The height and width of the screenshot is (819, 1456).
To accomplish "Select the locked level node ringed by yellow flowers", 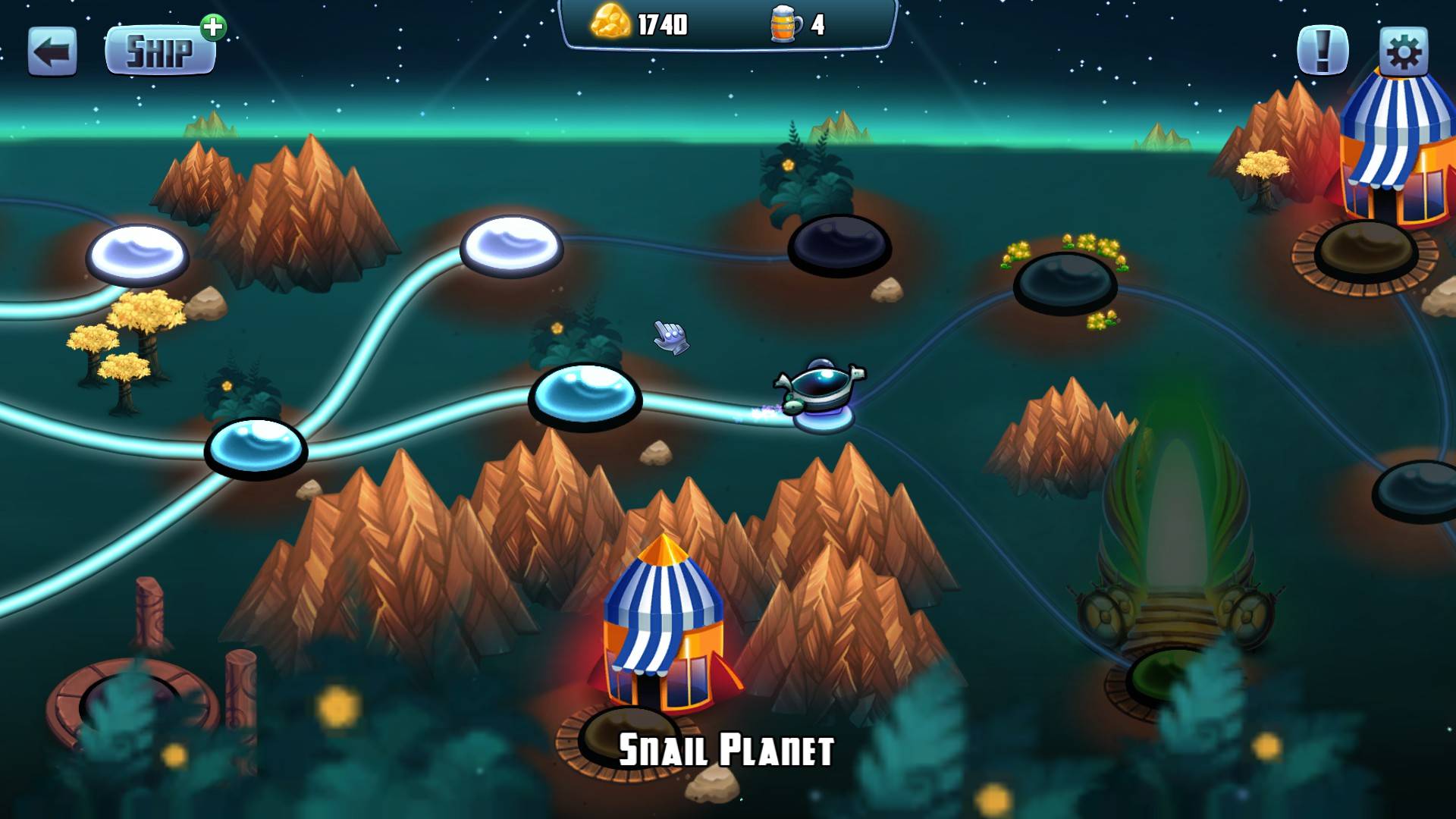I will [1065, 281].
